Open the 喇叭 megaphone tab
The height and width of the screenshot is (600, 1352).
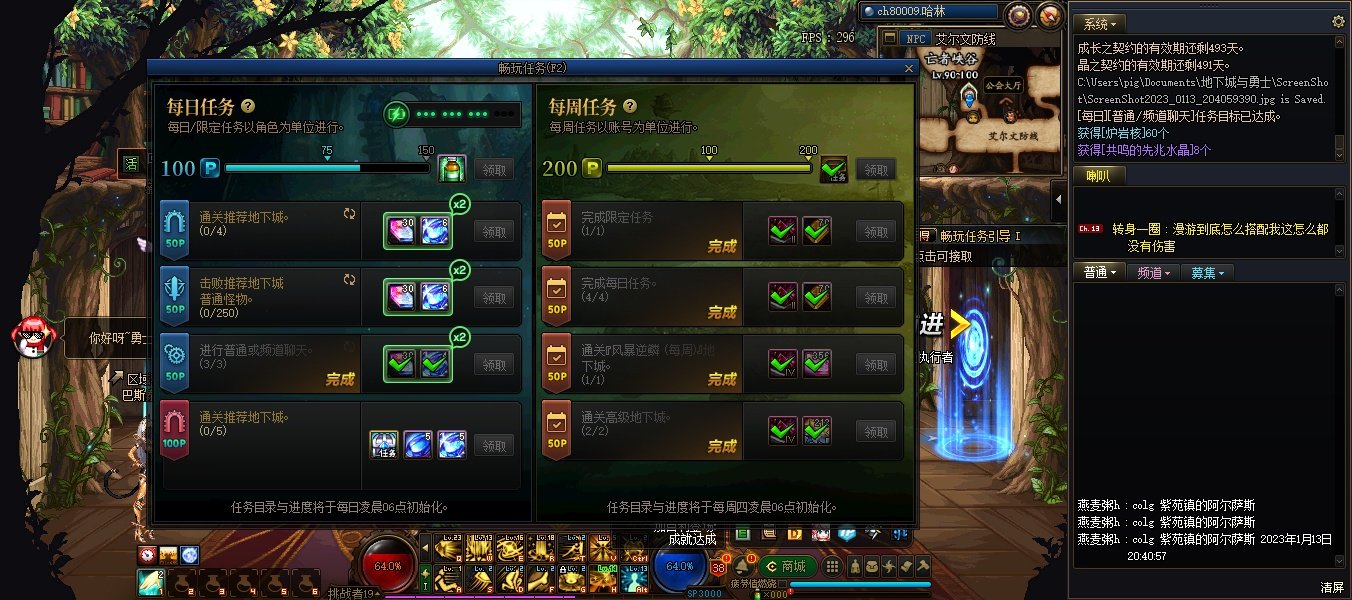(x=1098, y=176)
